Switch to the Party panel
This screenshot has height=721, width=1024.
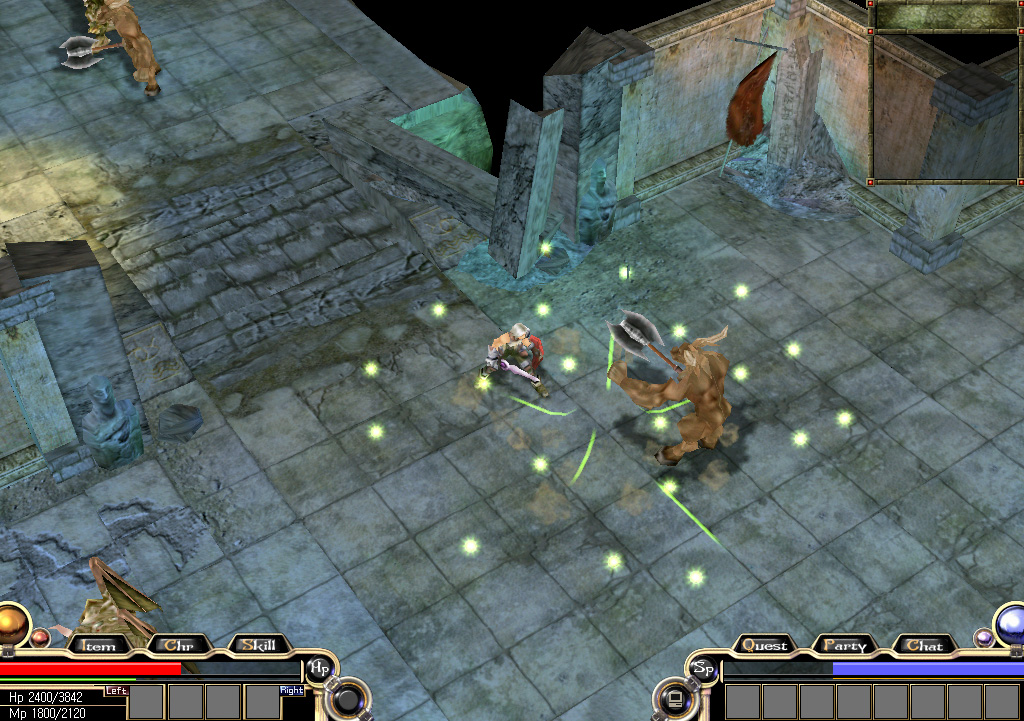[x=844, y=646]
